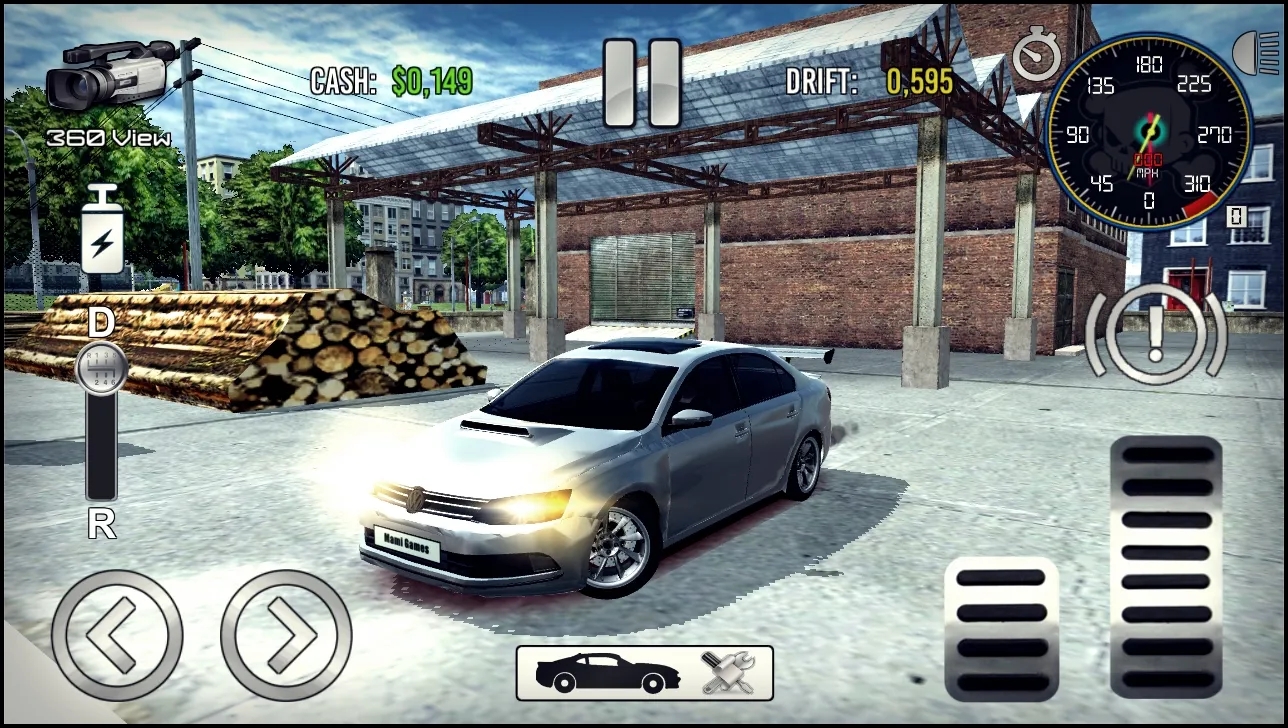This screenshot has width=1288, height=728.
Task: Tap the tall gas pedal
Action: point(1166,566)
